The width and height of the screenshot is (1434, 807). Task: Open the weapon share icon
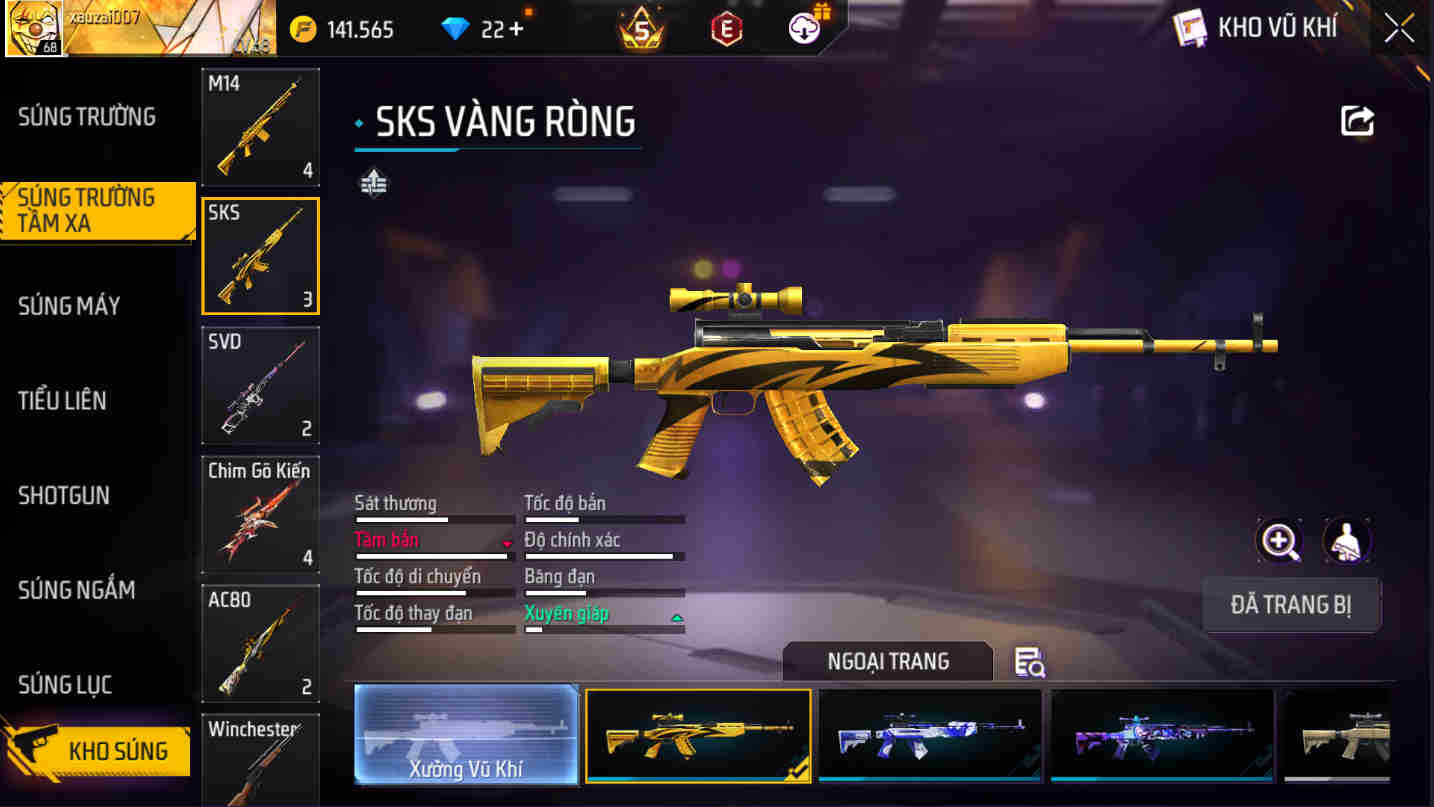coord(1357,121)
